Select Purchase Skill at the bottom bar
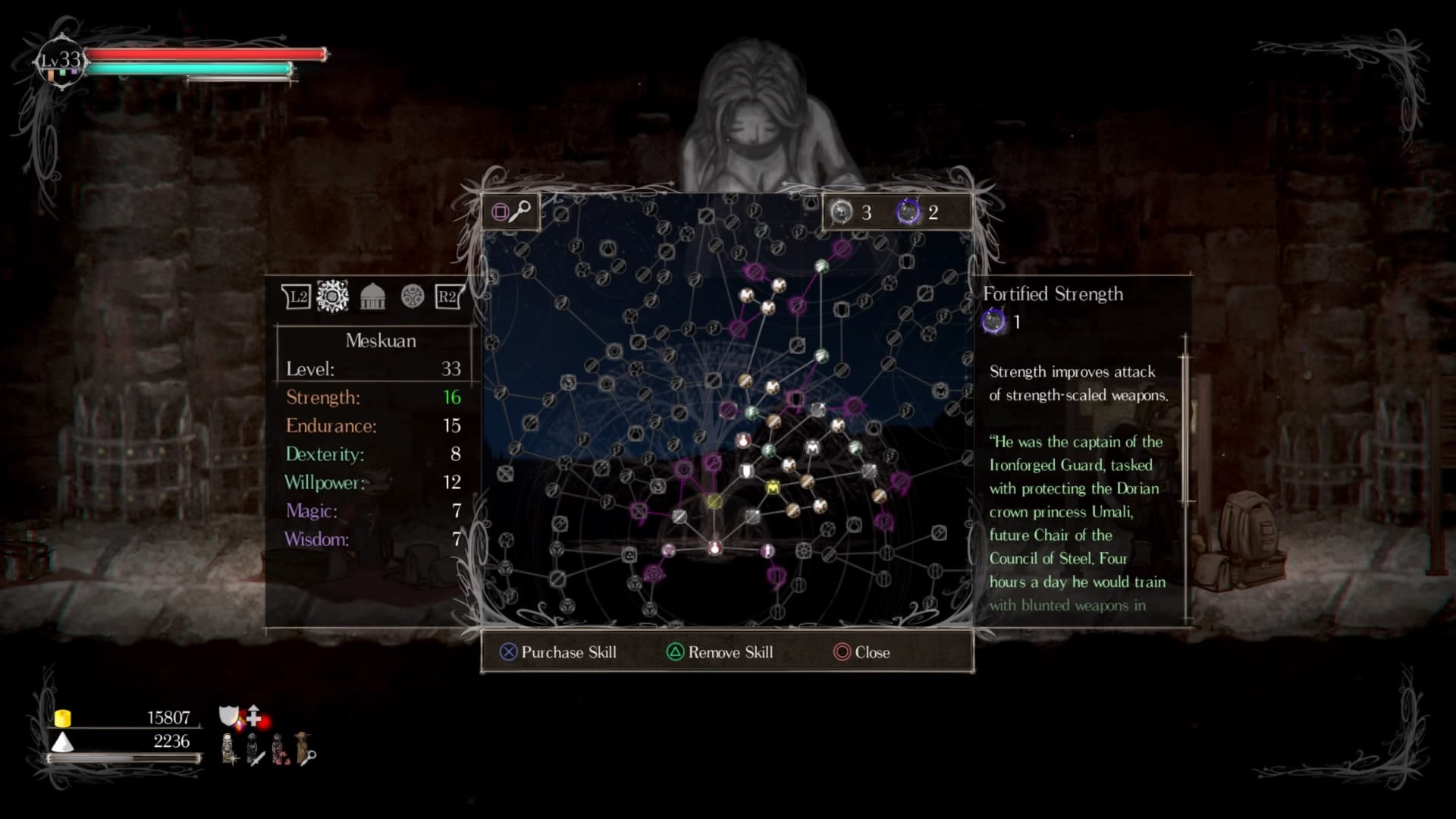Screen dimensions: 1456x819 click(558, 652)
